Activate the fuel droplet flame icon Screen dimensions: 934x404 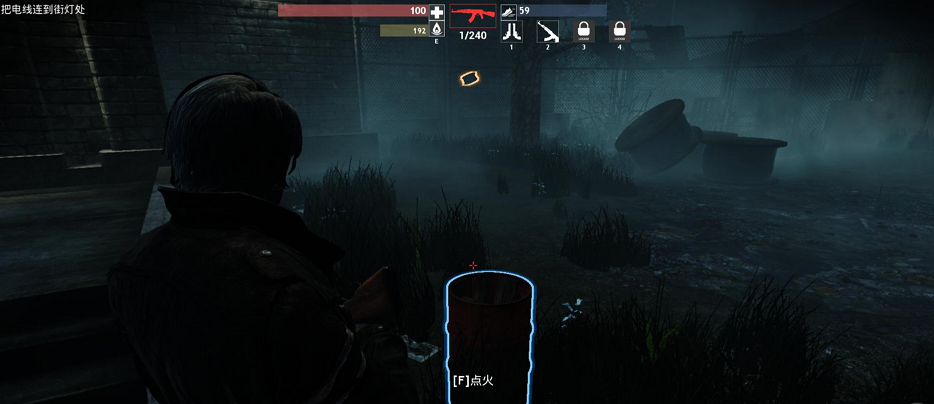point(437,31)
